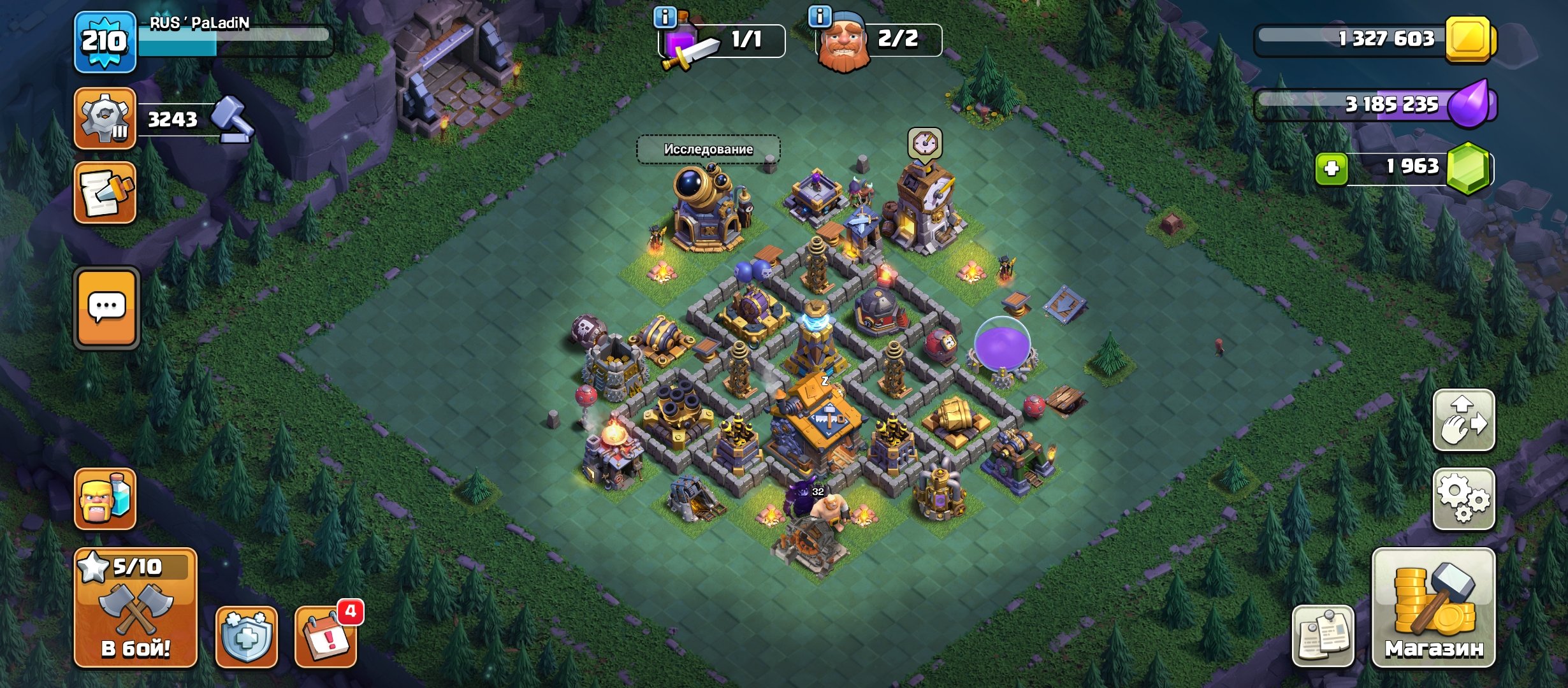Image resolution: width=1568 pixels, height=688 pixels.
Task: Open the gear settings button
Action: (x=1463, y=499)
